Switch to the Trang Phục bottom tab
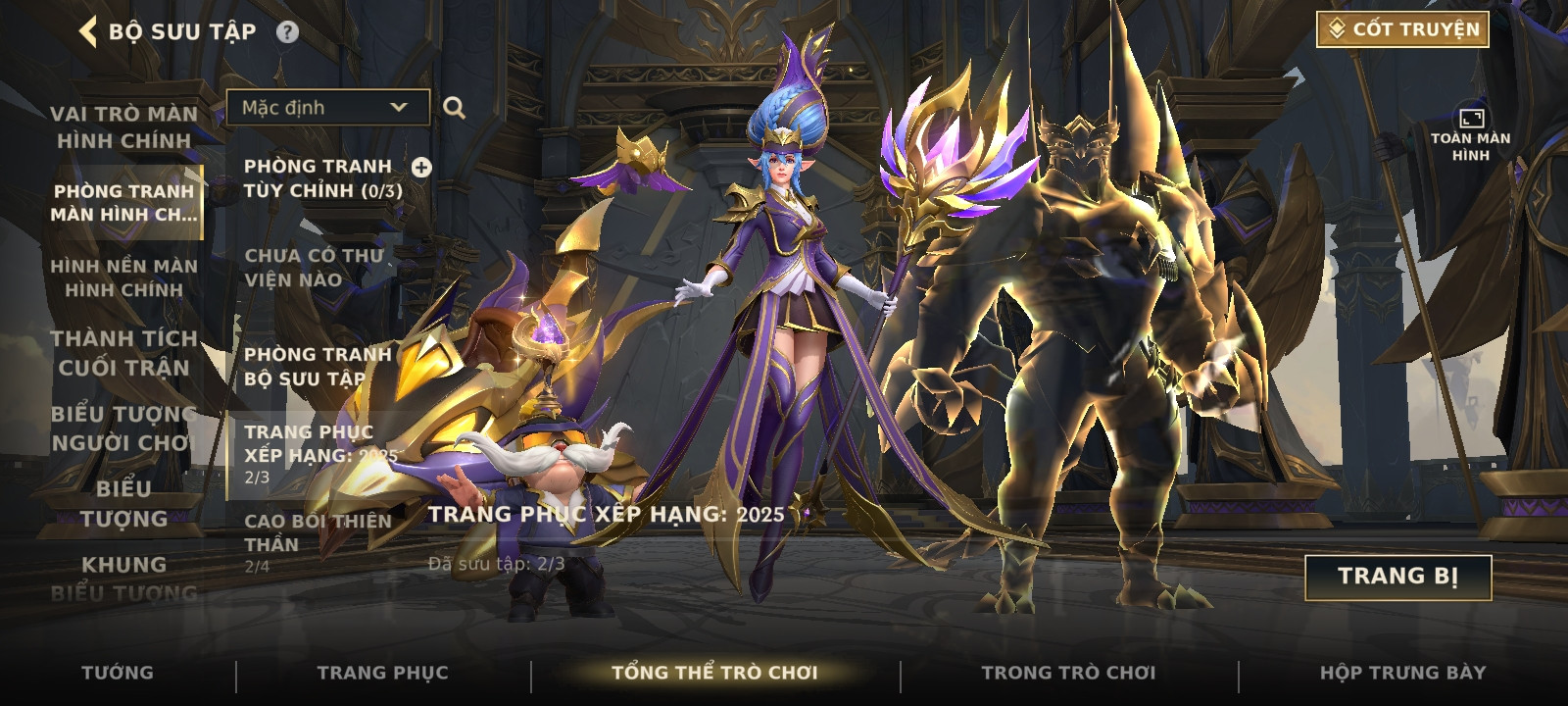The width and height of the screenshot is (1568, 706). [x=382, y=673]
